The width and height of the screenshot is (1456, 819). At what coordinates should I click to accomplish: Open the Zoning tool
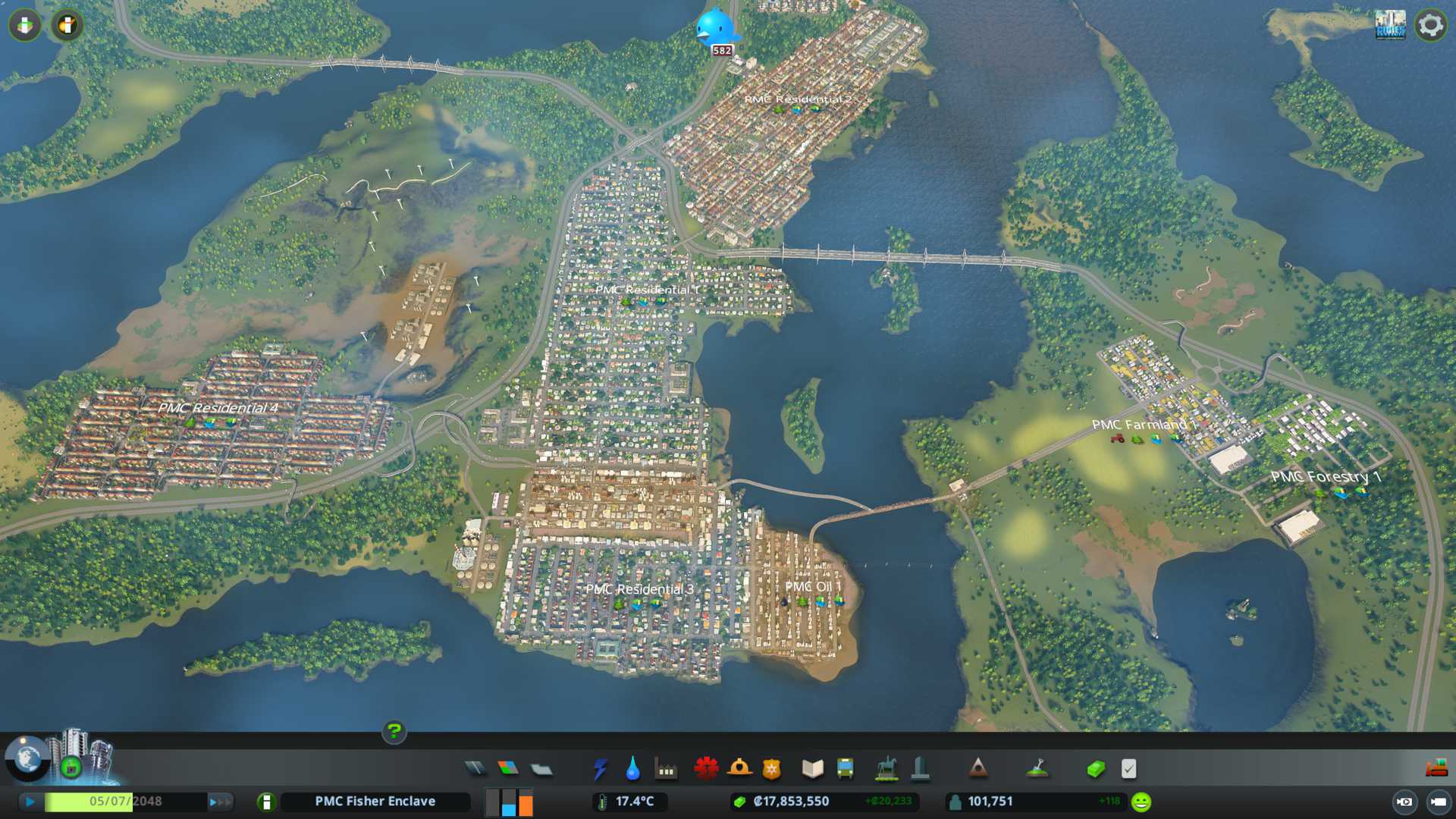point(508,769)
